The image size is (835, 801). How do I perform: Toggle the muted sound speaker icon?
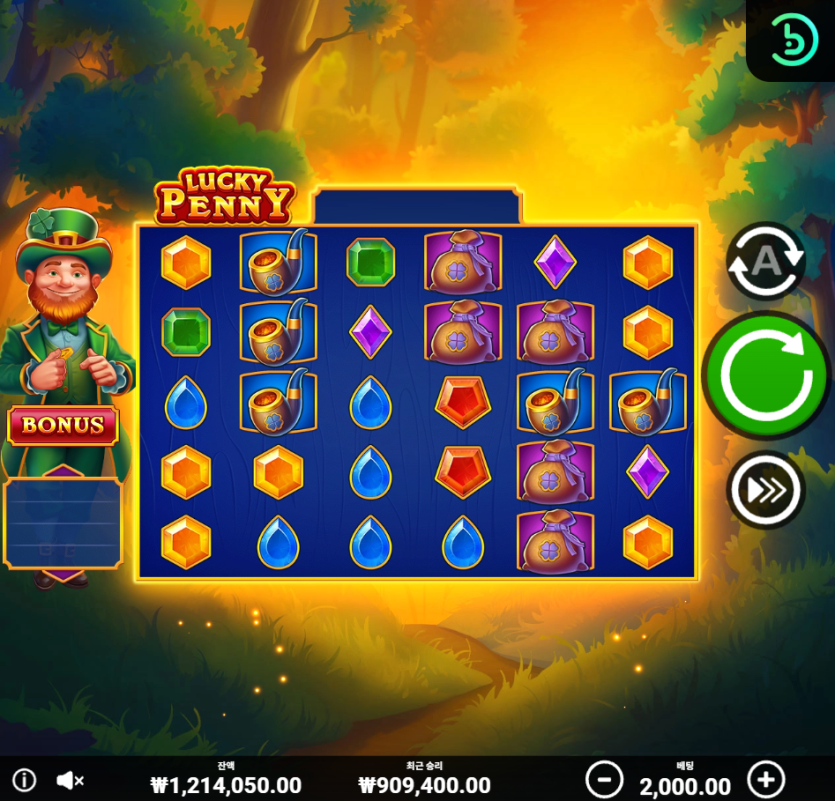coord(69,780)
